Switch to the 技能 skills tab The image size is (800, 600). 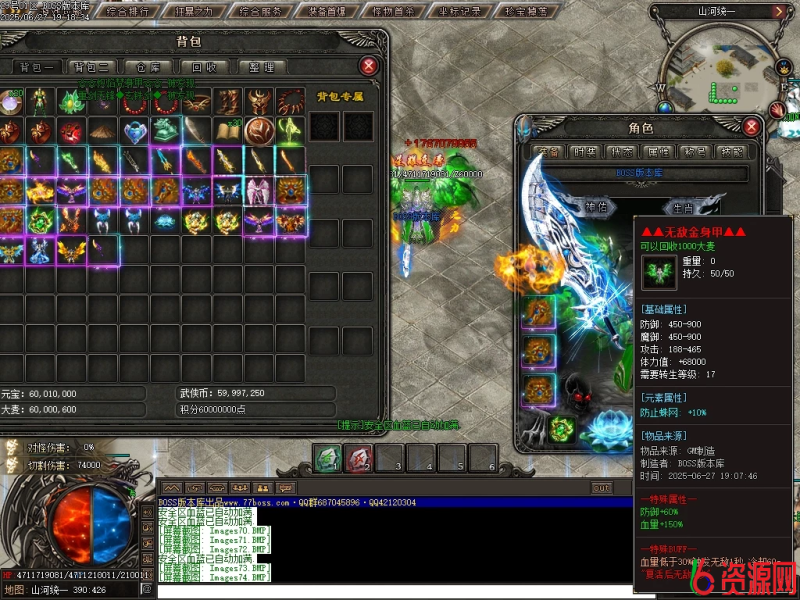pos(731,152)
